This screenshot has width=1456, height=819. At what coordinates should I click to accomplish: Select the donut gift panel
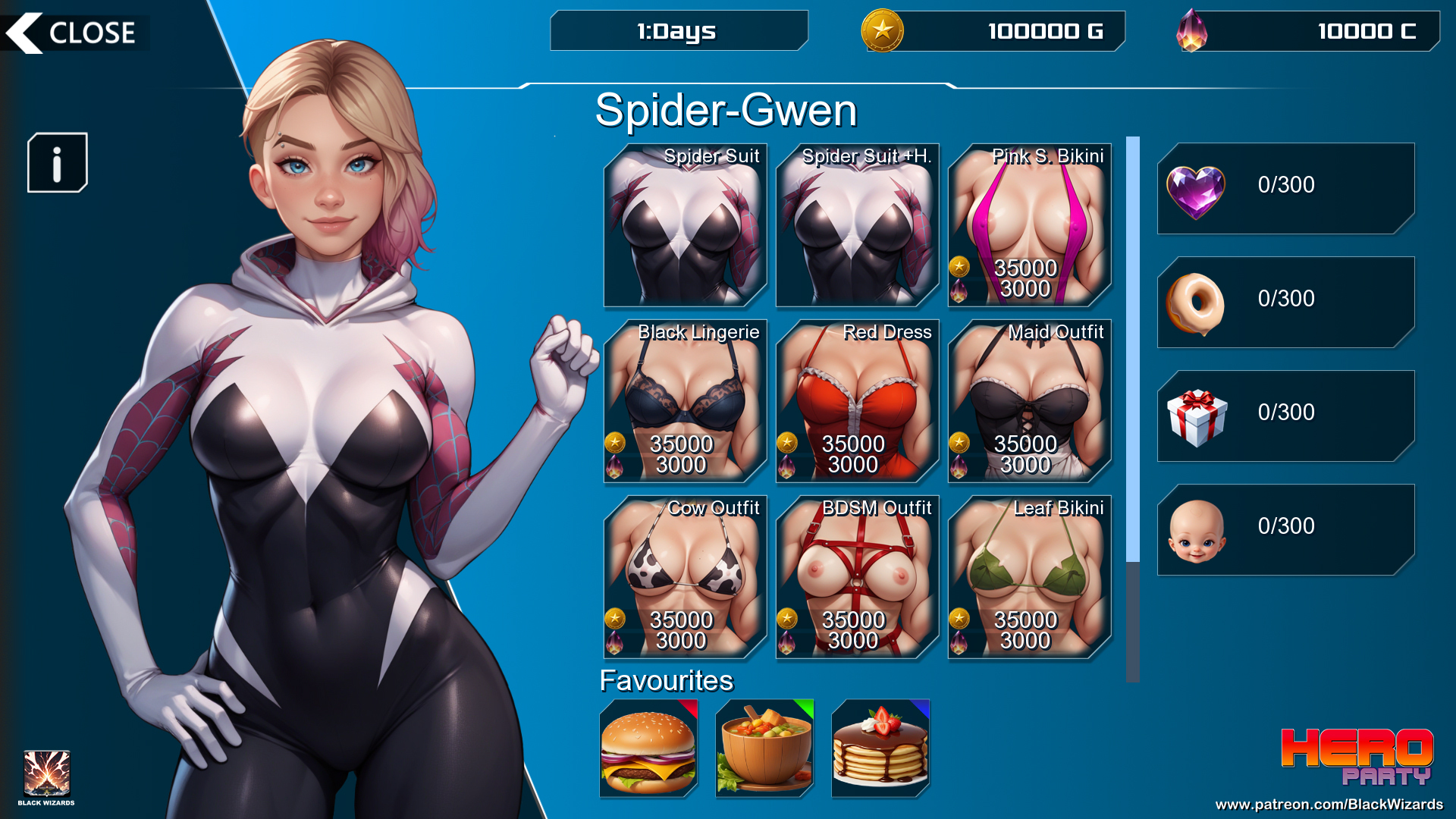(1285, 302)
